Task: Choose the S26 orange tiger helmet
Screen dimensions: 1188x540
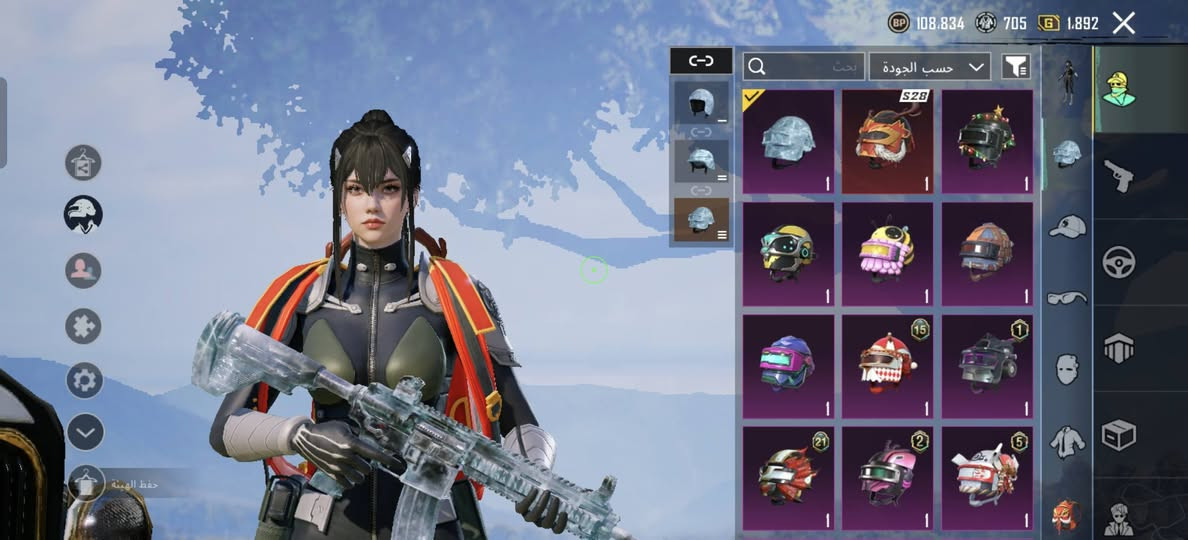Action: 887,141
